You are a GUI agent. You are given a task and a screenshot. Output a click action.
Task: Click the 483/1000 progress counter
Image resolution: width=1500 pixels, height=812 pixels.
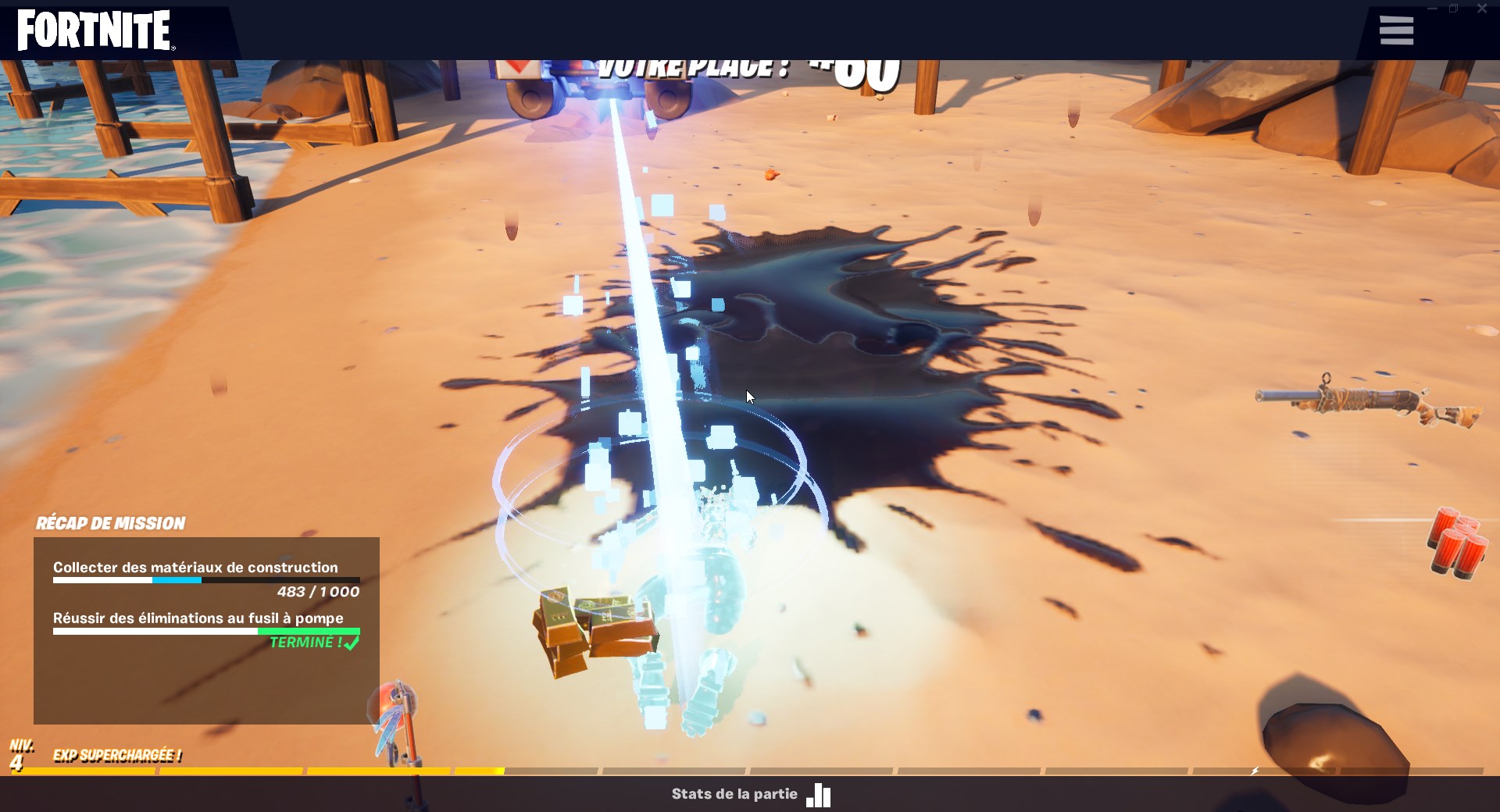(x=316, y=592)
